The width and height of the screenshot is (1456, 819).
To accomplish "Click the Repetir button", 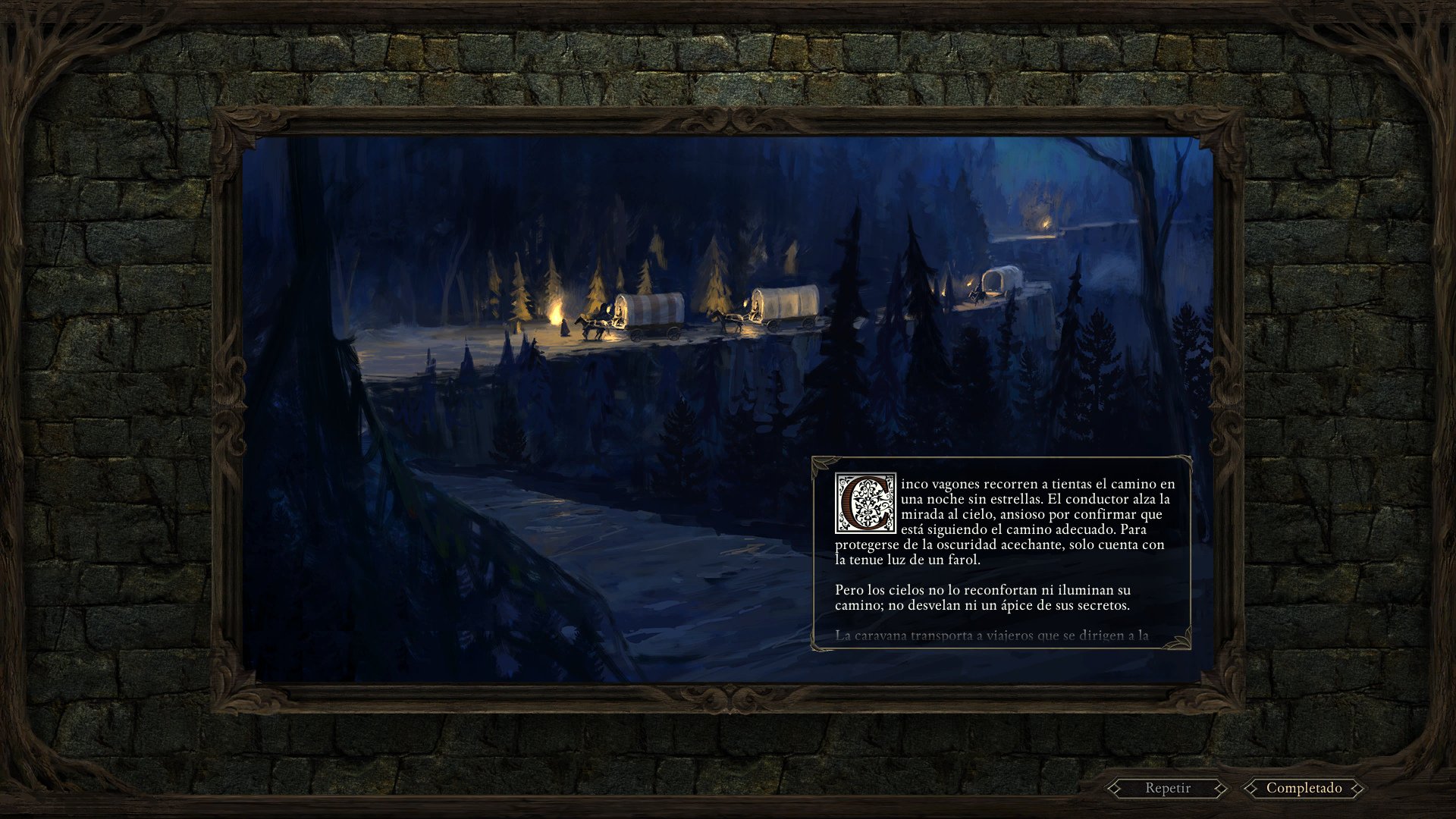I will [x=1167, y=788].
